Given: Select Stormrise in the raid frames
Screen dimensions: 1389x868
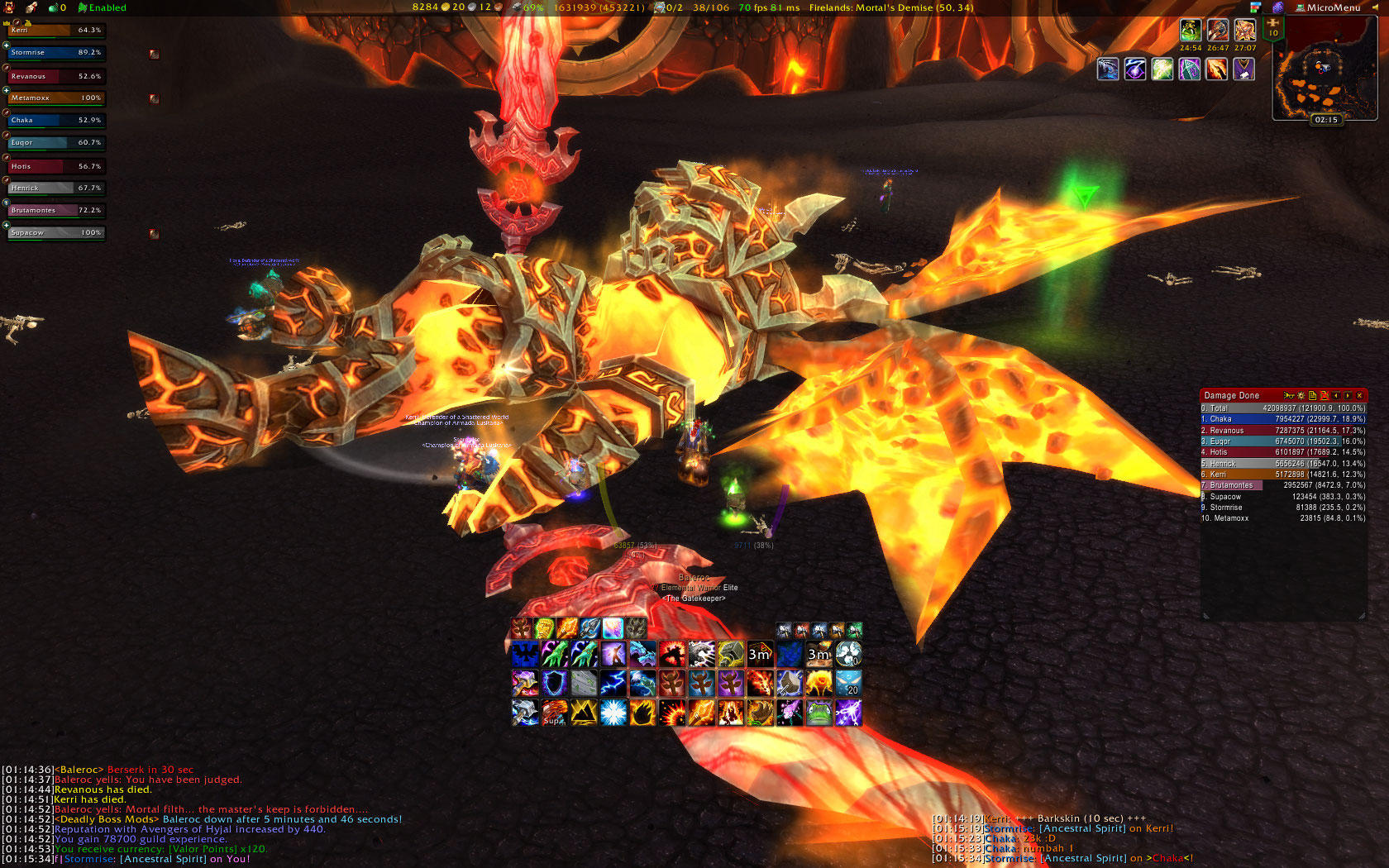Looking at the screenshot, I should [56, 53].
